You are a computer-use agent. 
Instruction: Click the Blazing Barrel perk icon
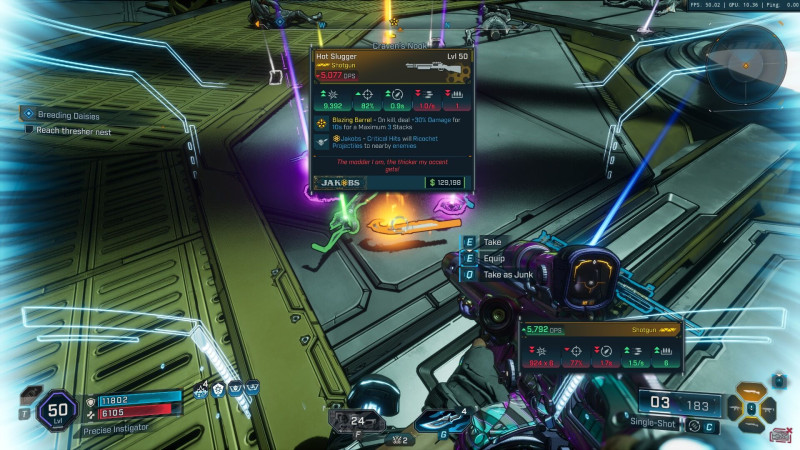coord(321,123)
